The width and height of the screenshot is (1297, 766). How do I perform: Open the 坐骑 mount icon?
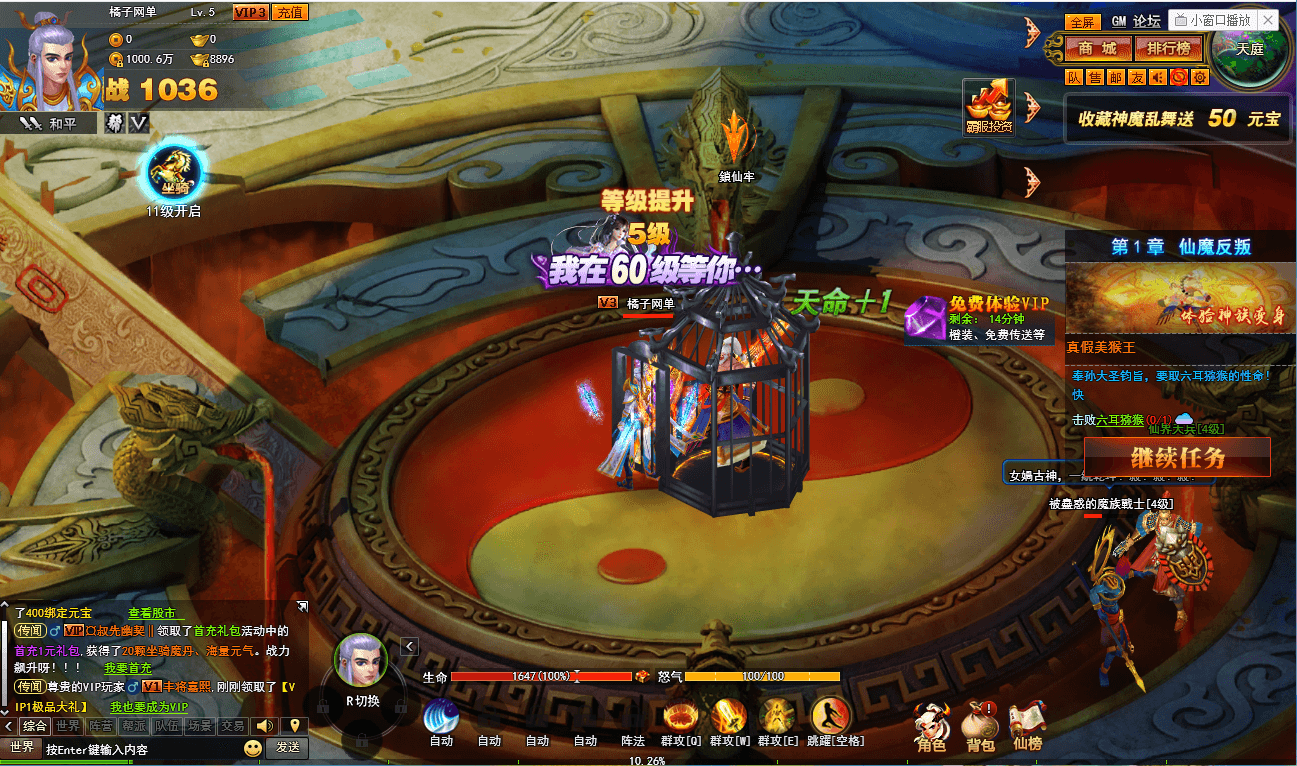coord(174,173)
